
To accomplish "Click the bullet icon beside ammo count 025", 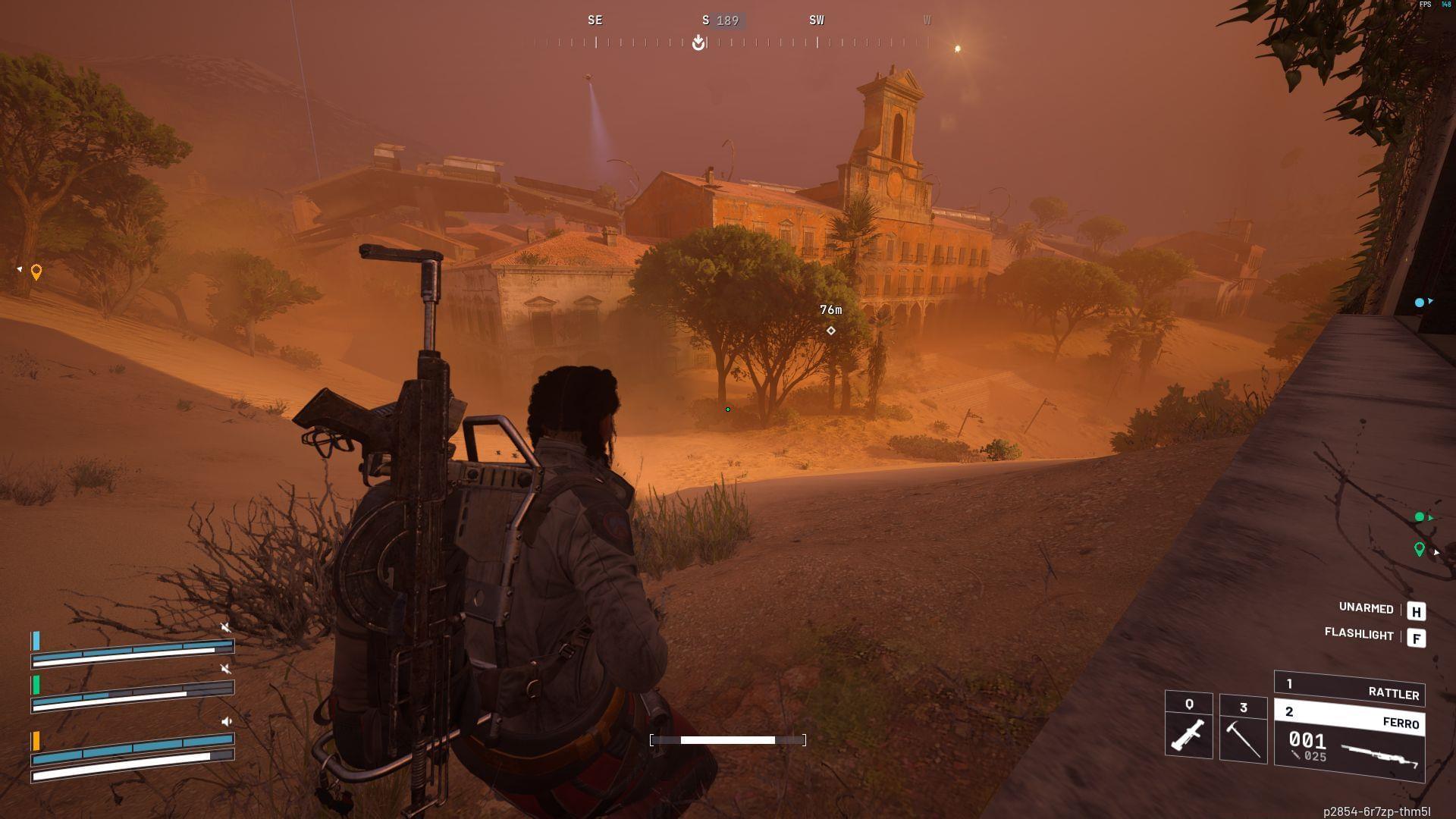I will [x=1294, y=754].
